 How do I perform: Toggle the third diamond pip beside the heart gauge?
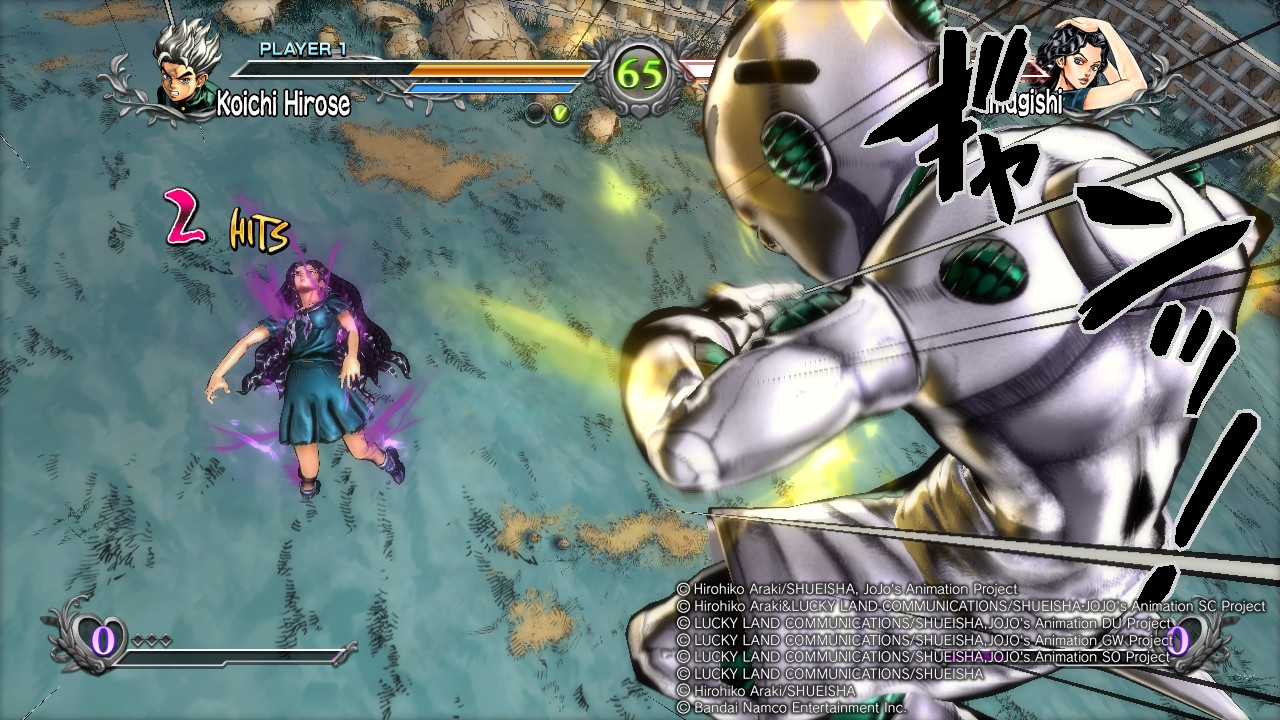165,637
